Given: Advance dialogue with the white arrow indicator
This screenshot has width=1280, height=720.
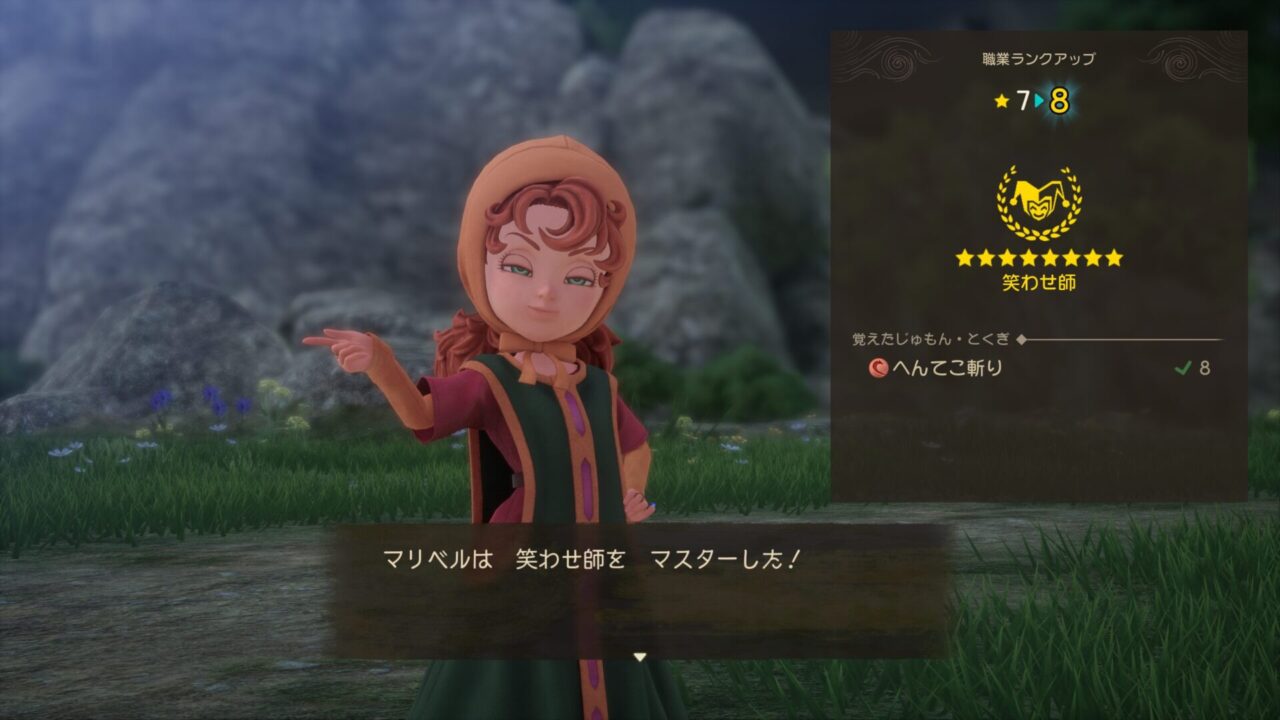Looking at the screenshot, I should 640,657.
